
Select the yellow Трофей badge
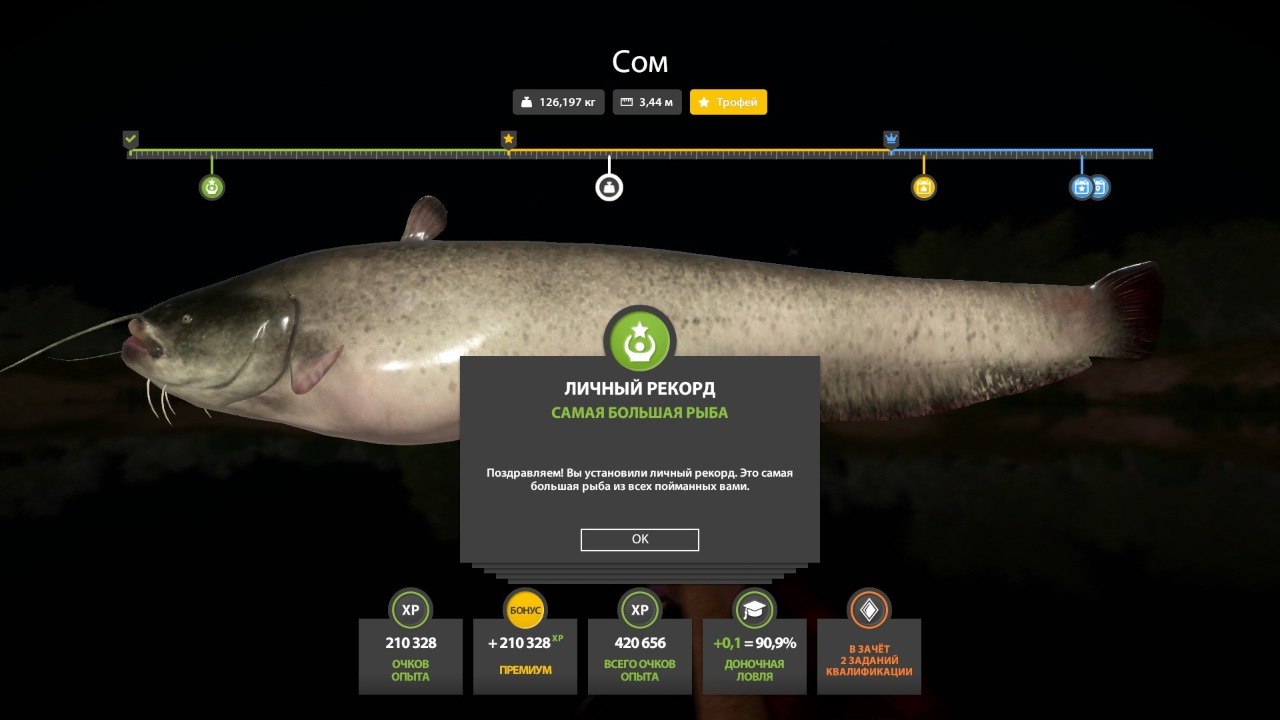pyautogui.click(x=728, y=102)
